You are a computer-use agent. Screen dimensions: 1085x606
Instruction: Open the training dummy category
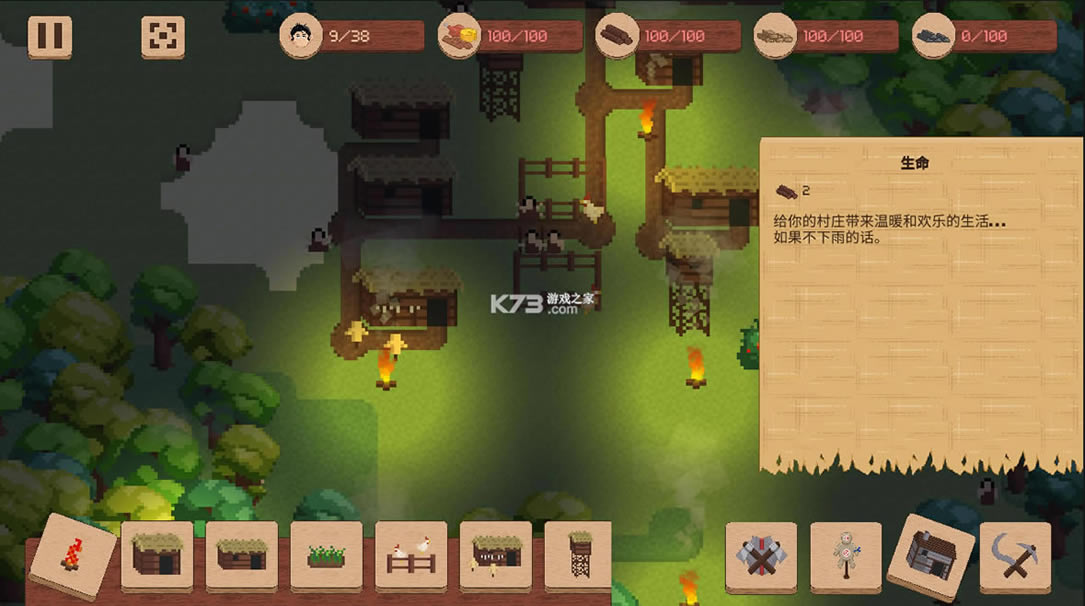click(846, 554)
